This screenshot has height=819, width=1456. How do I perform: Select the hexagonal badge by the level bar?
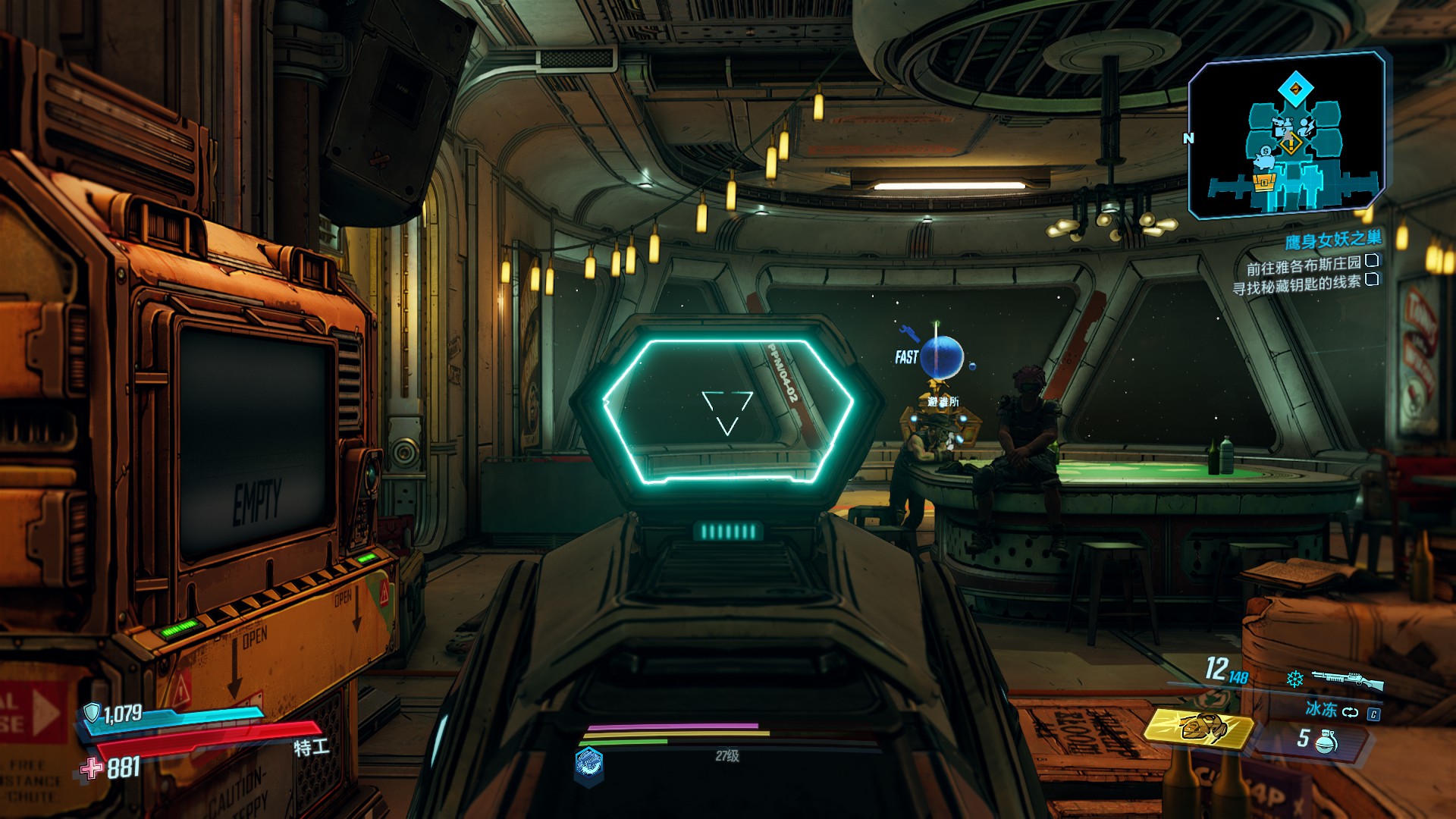(589, 764)
